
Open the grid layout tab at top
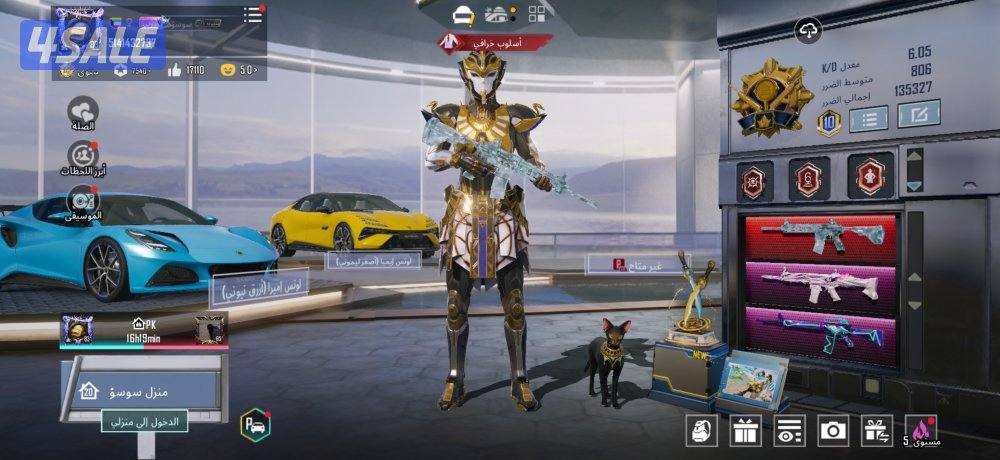click(x=537, y=14)
